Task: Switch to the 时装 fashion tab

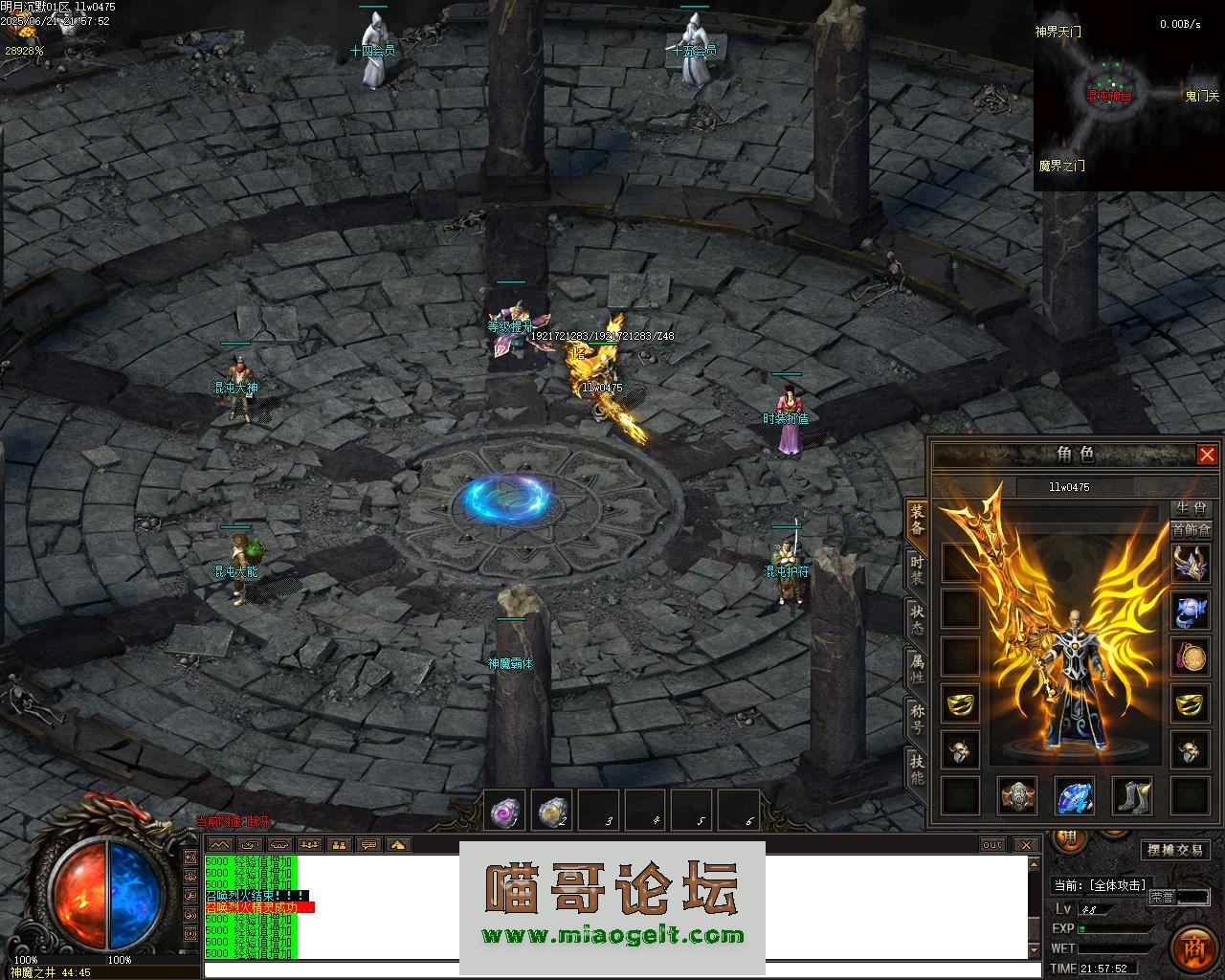Action: [x=917, y=568]
